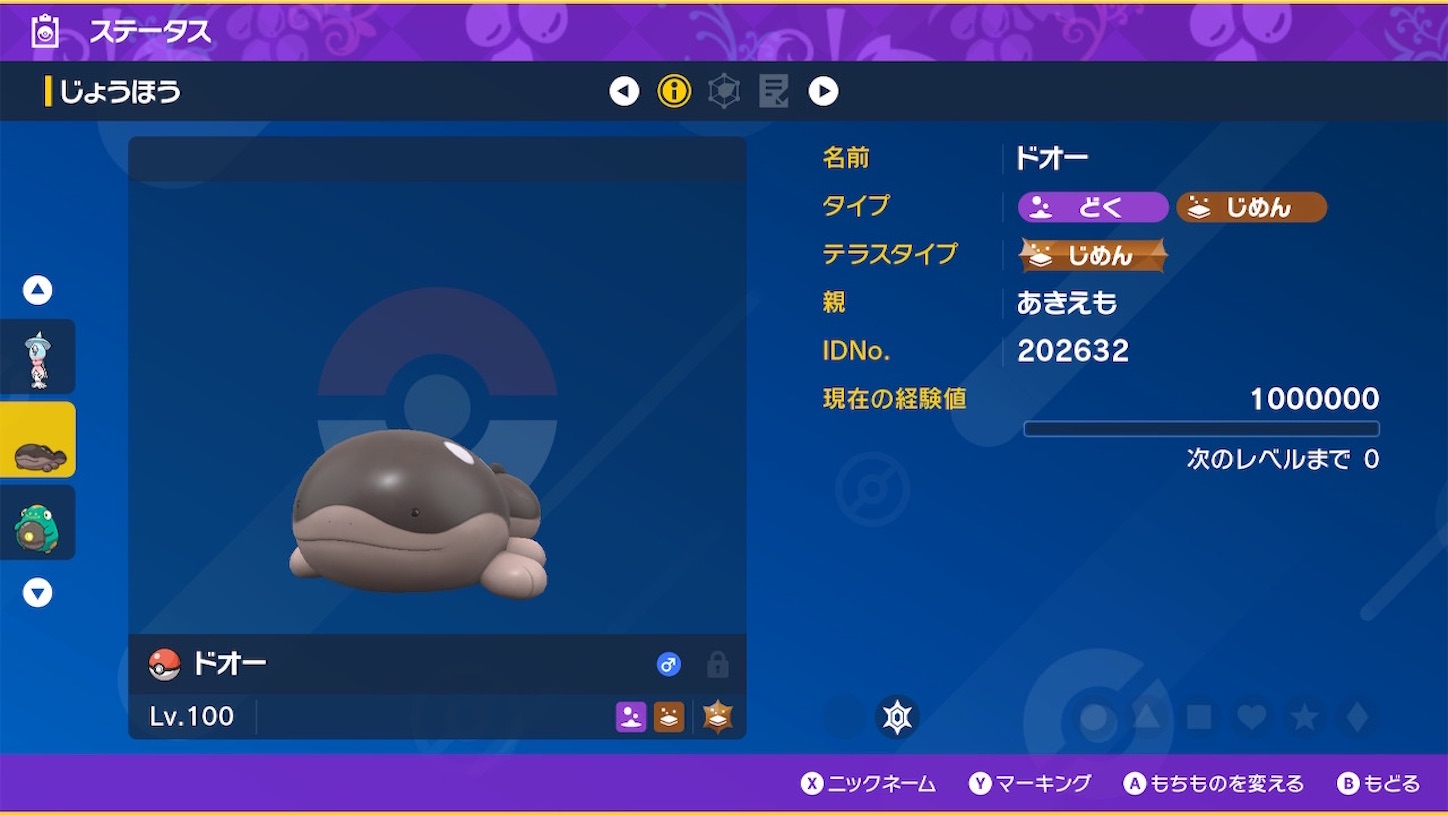Select the じょうほう info tab icon
1448x815 pixels.
point(673,90)
